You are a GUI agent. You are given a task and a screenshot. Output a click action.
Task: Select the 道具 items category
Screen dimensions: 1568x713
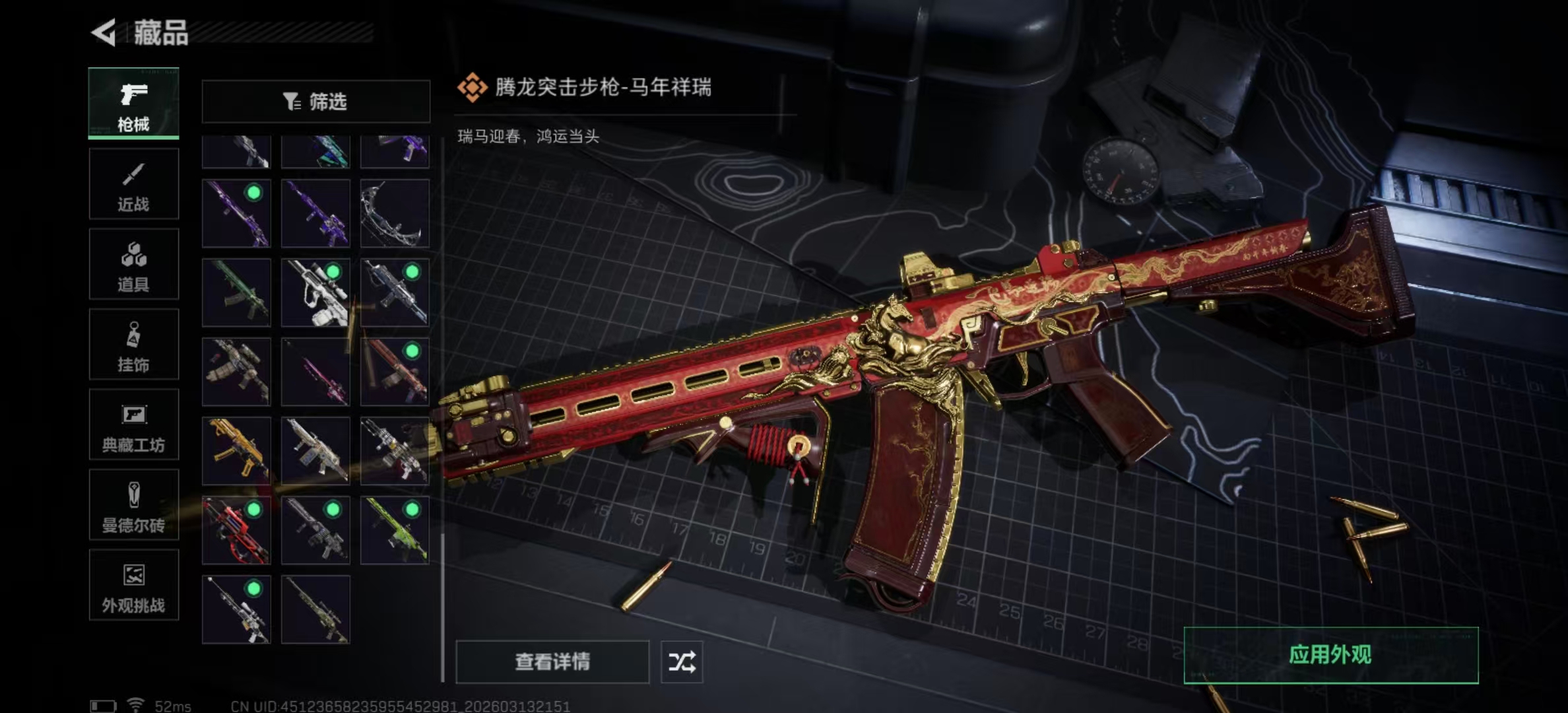(x=133, y=264)
